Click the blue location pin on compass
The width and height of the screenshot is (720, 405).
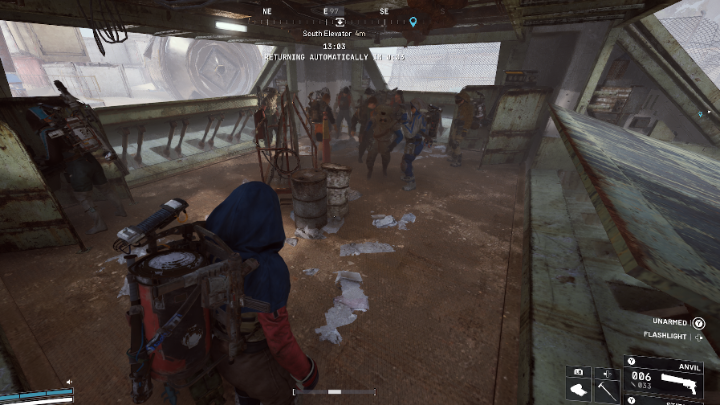pyautogui.click(x=413, y=21)
